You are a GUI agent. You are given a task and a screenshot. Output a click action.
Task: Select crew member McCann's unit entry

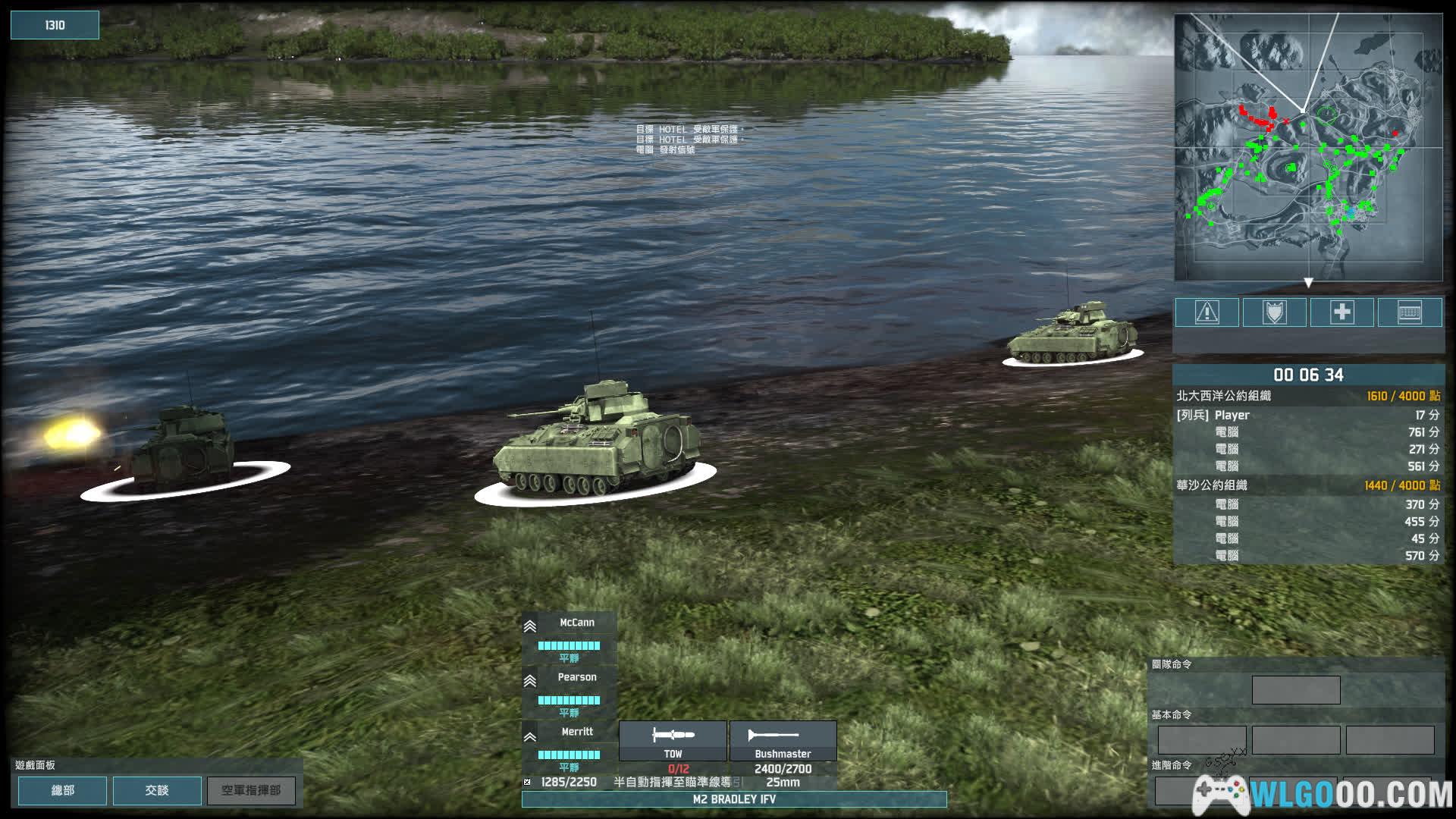pyautogui.click(x=569, y=637)
